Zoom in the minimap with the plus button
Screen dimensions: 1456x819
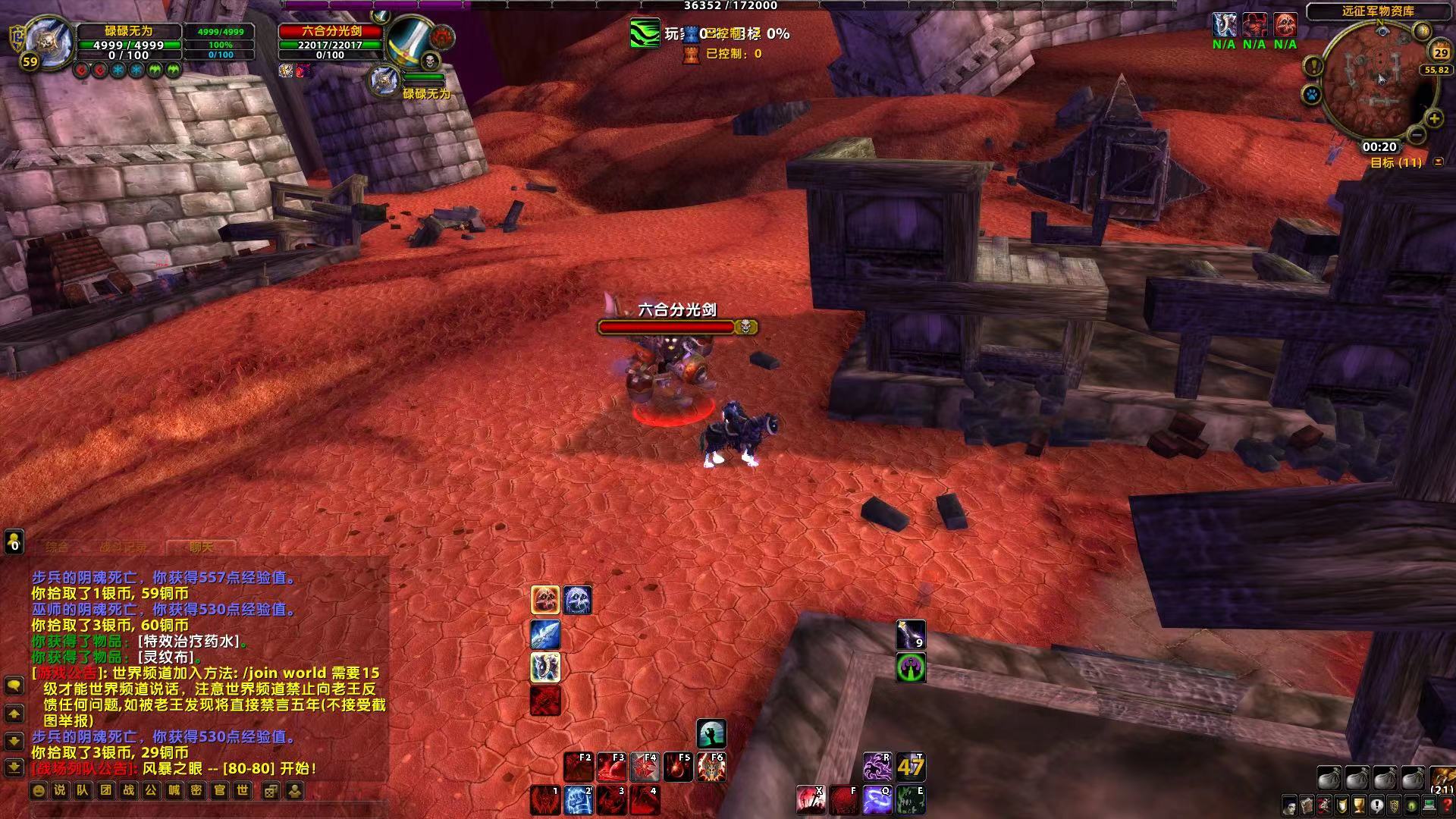1434,118
